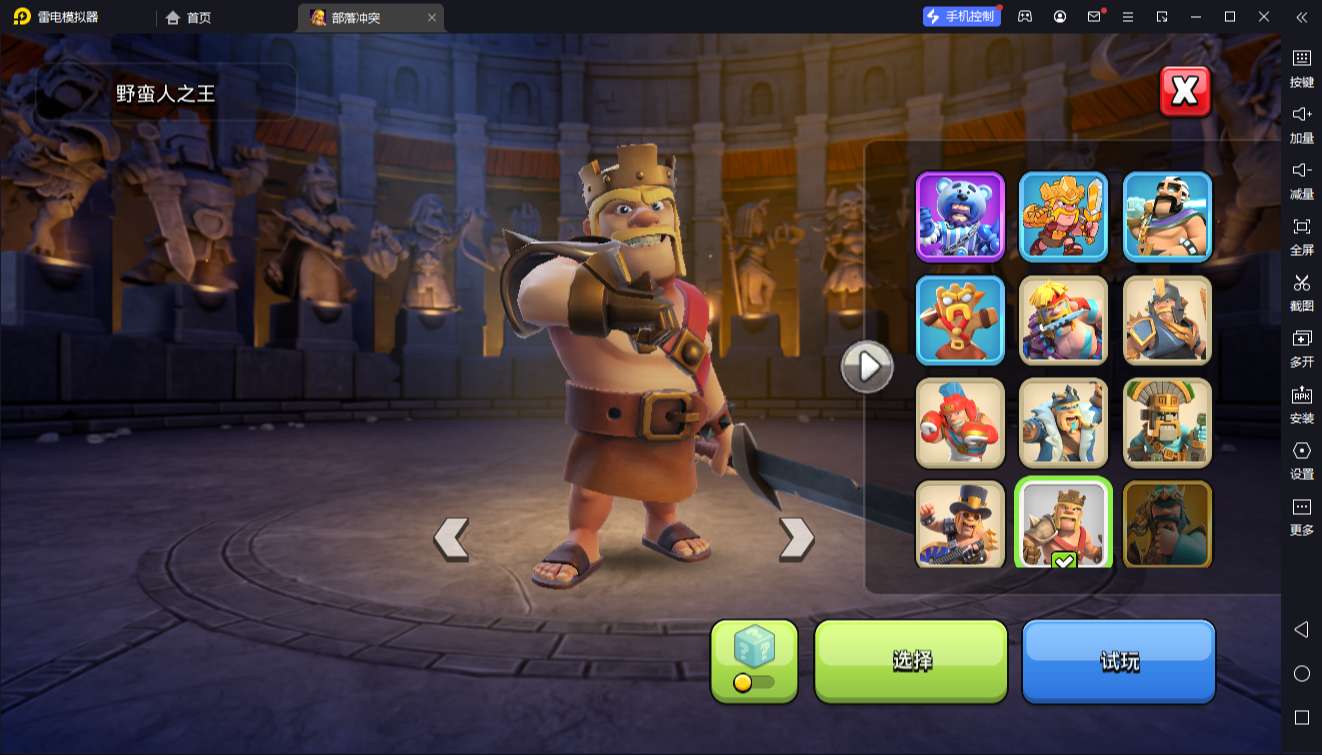1322x755 pixels.
Task: Select the blue bear king skin
Action: pyautogui.click(x=960, y=216)
